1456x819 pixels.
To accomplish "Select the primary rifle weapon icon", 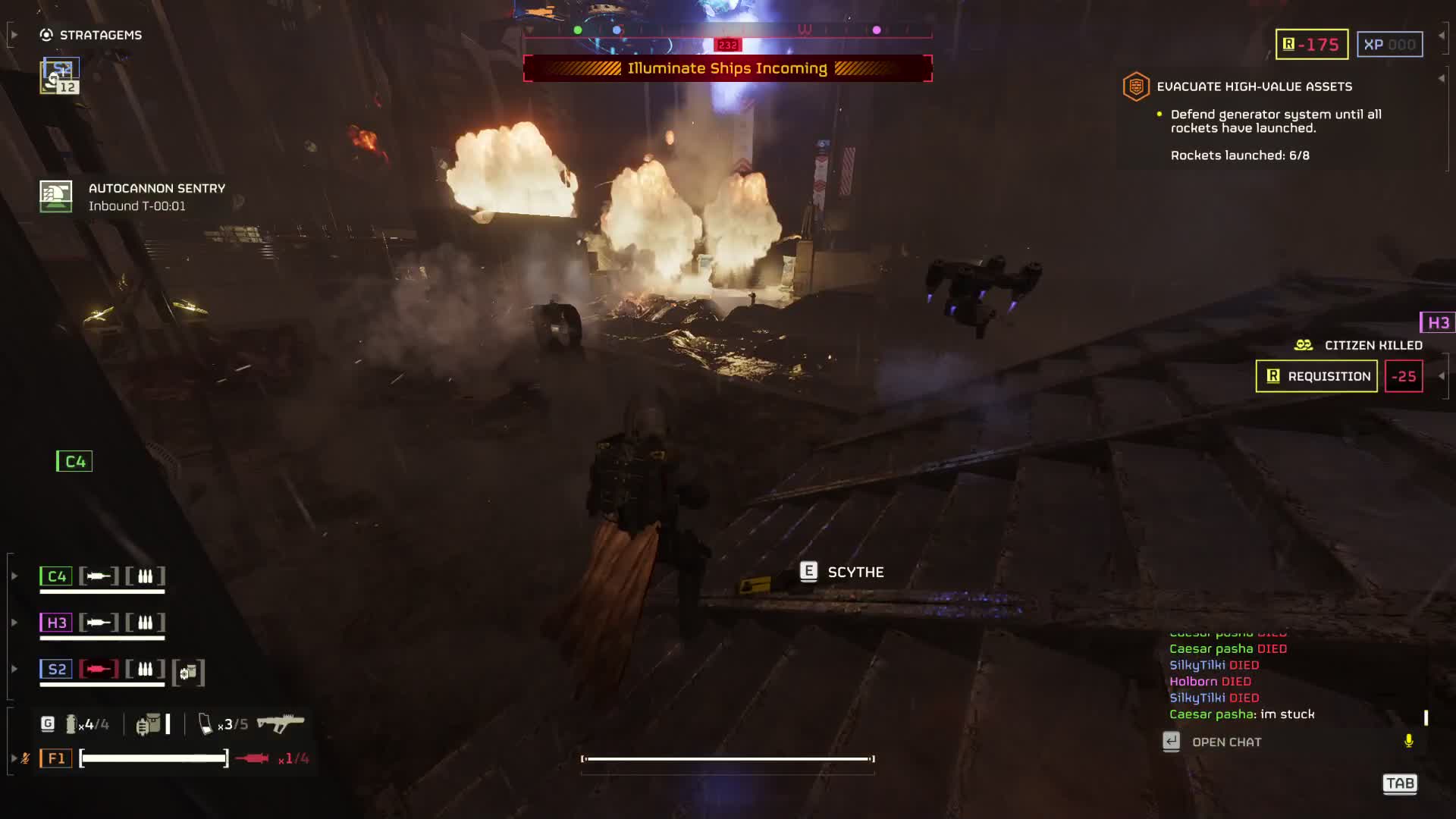I will pos(280,723).
